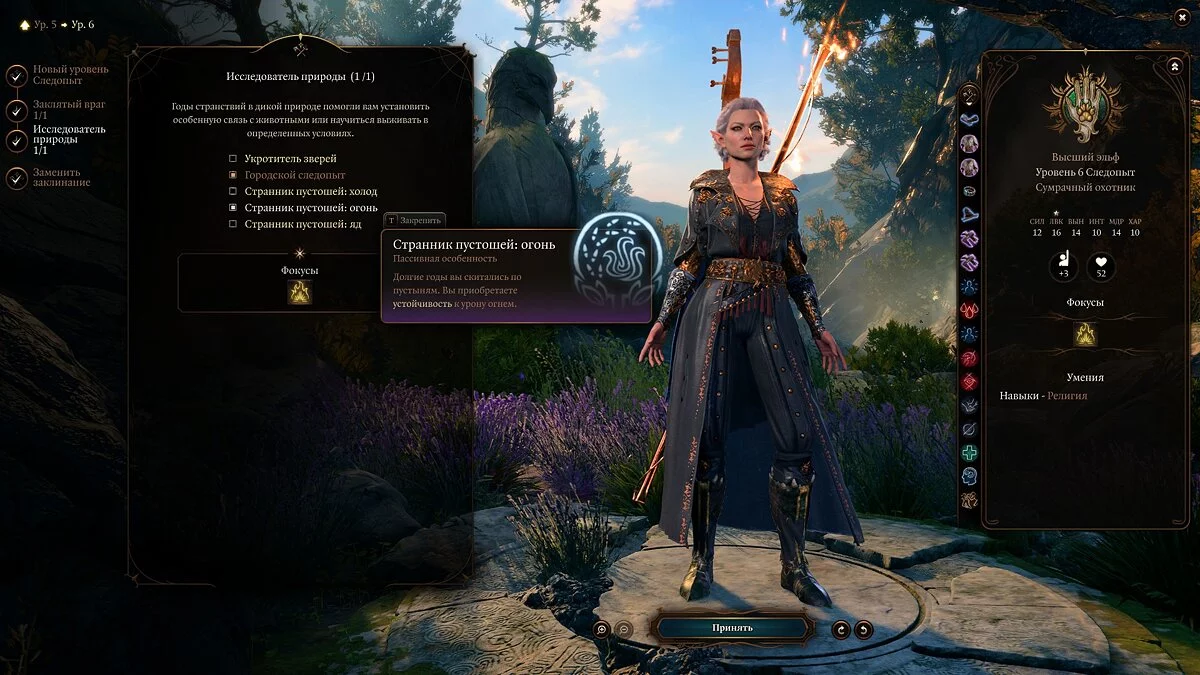Rotate the character clockwise
1200x675 pixels.
842,629
